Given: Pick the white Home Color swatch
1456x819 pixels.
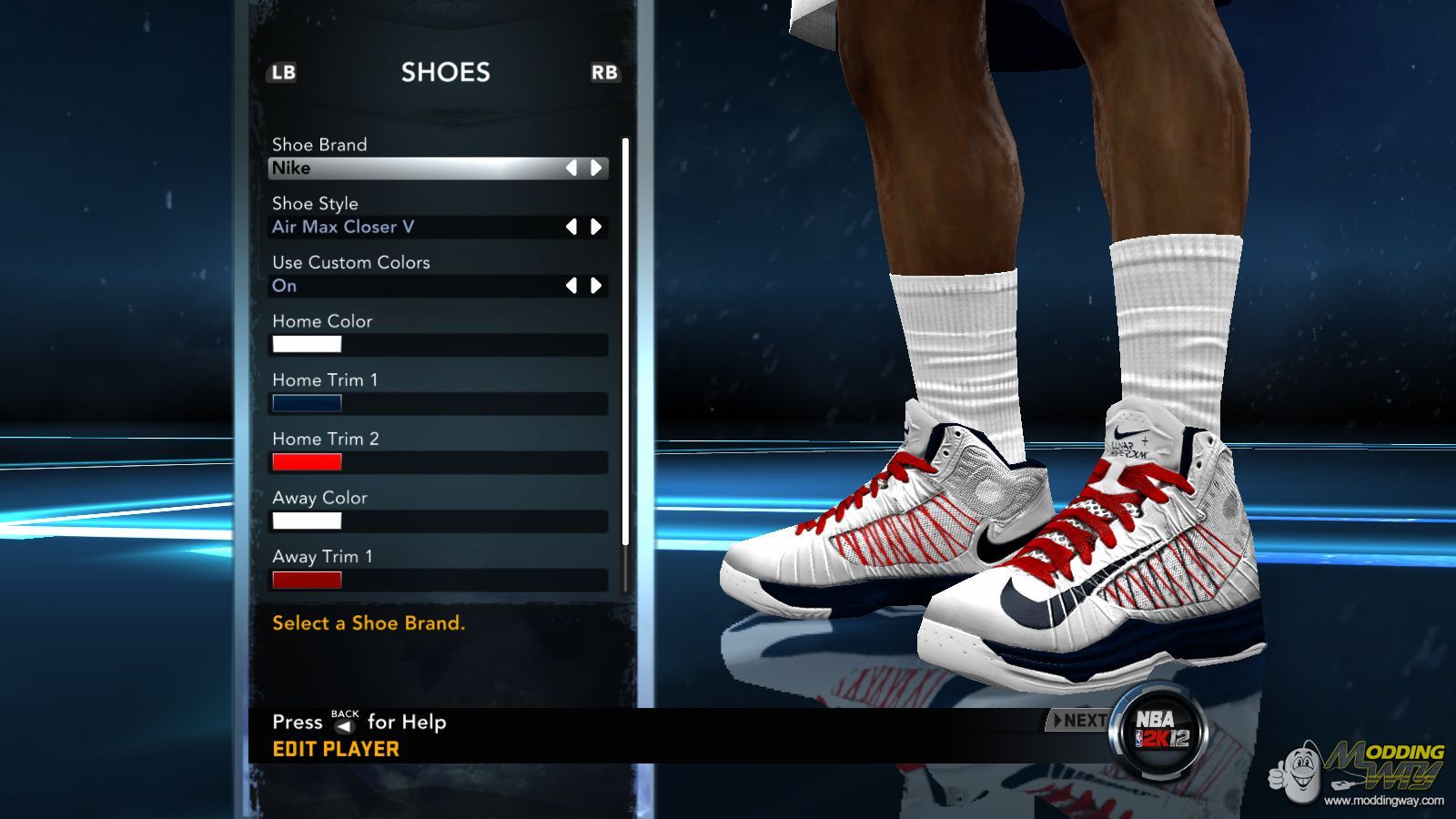Looking at the screenshot, I should (307, 344).
